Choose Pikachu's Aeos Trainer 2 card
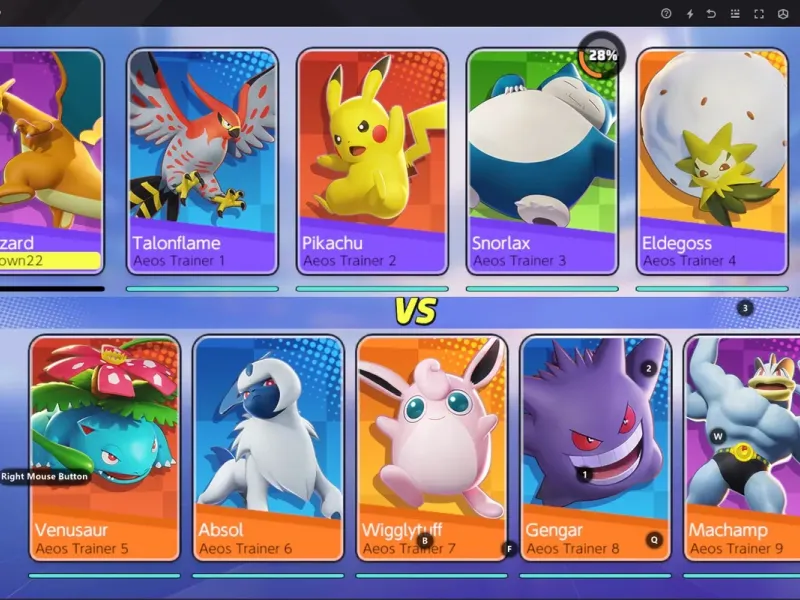 tap(372, 160)
